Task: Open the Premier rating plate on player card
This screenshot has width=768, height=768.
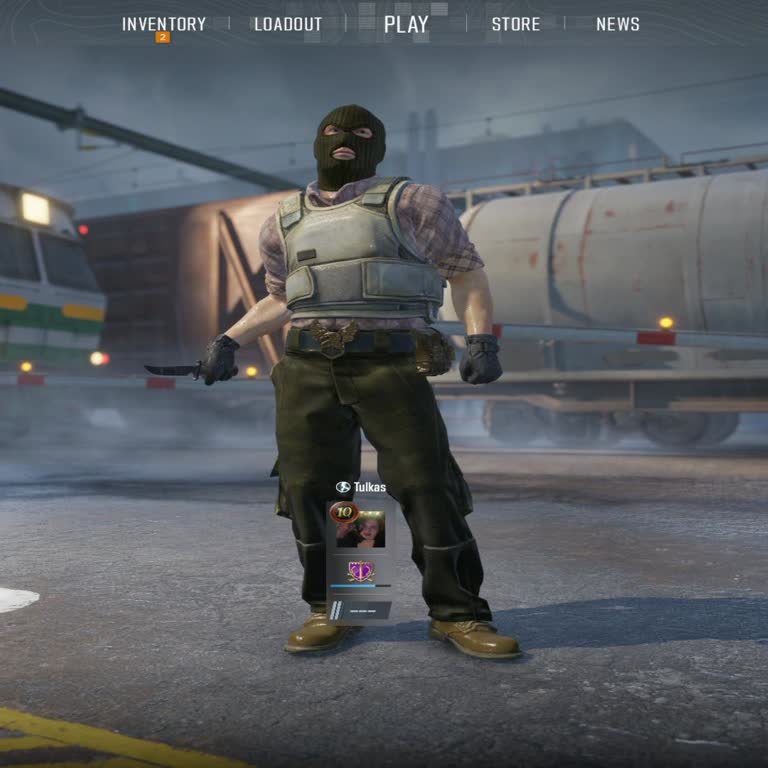Action: pyautogui.click(x=360, y=609)
